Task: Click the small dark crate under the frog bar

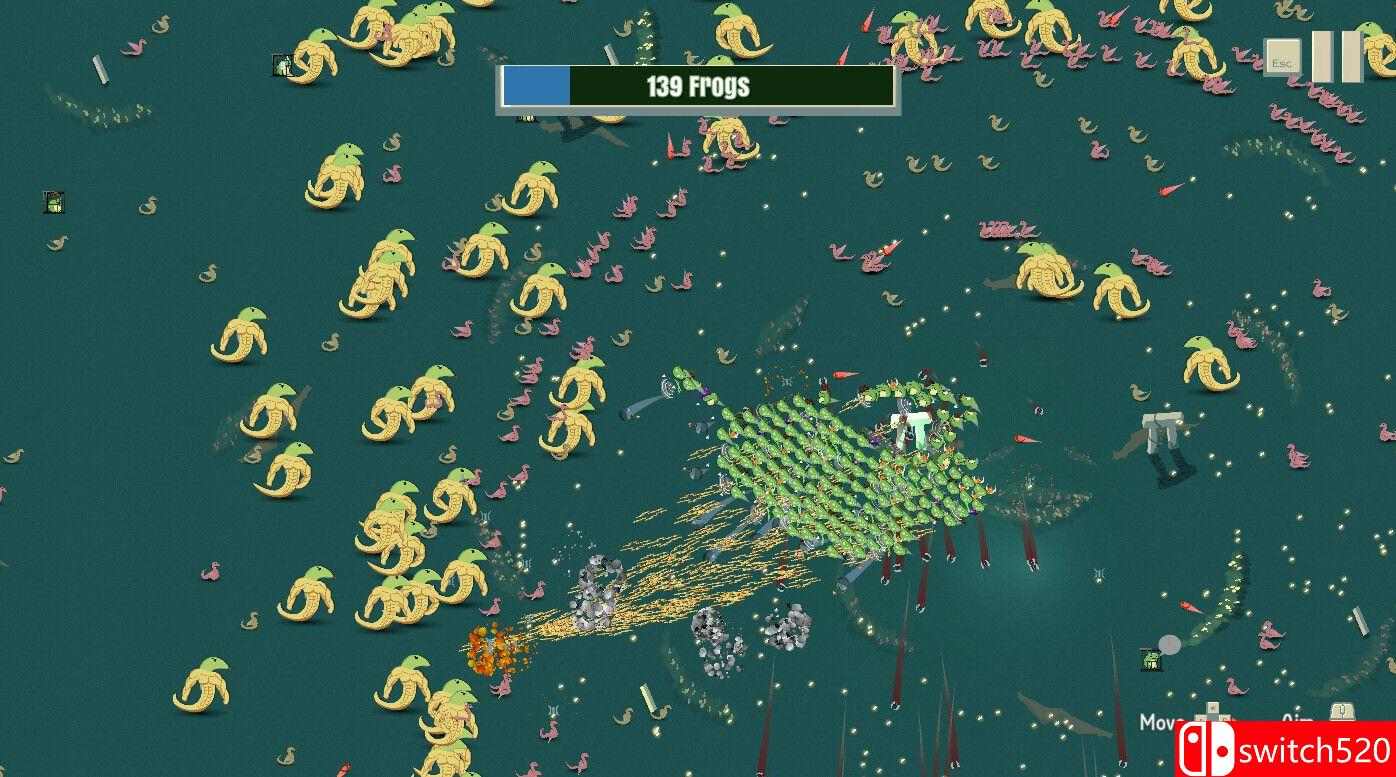Action: pyautogui.click(x=527, y=118)
